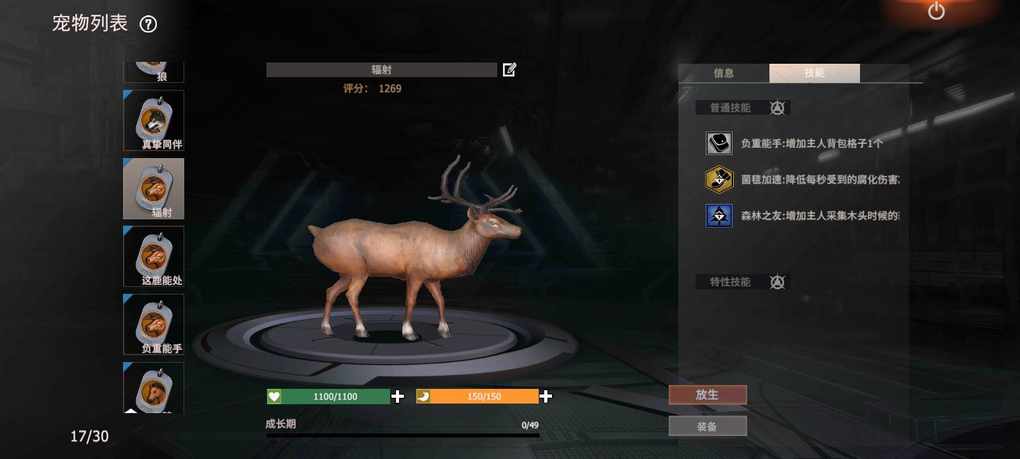Tap the icon beside 普通技能 header

point(777,108)
